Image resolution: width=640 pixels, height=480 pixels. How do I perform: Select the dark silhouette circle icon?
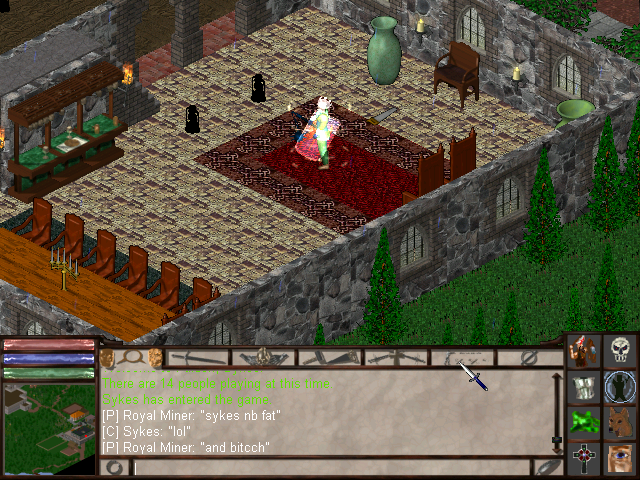point(622,386)
